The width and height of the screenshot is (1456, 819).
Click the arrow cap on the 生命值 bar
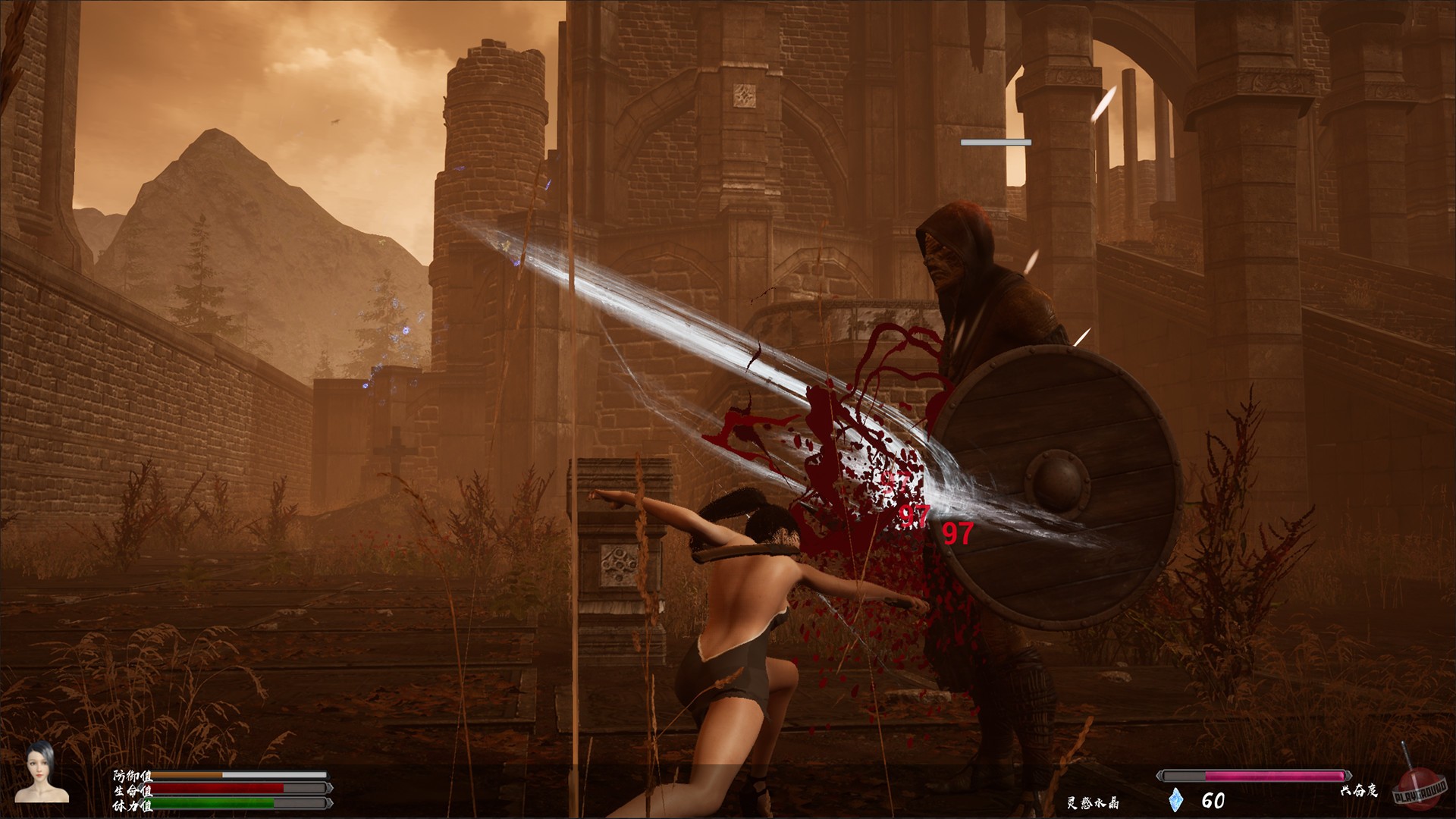331,789
